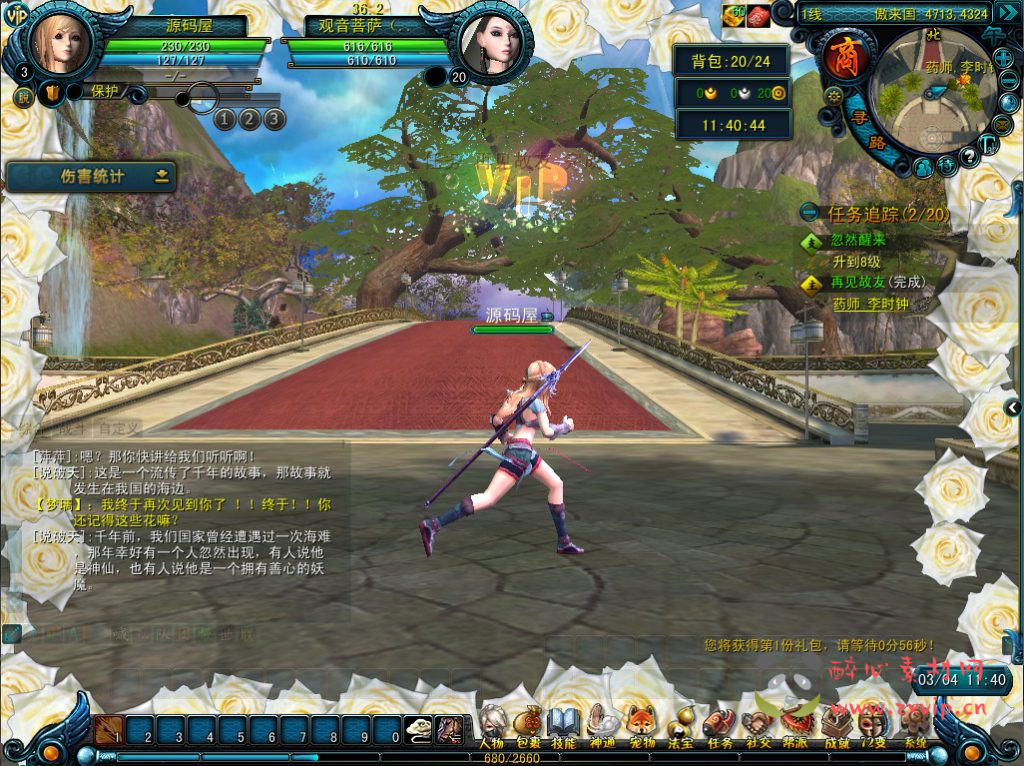
Task: Open the 宠物 pet menu
Action: click(x=641, y=724)
